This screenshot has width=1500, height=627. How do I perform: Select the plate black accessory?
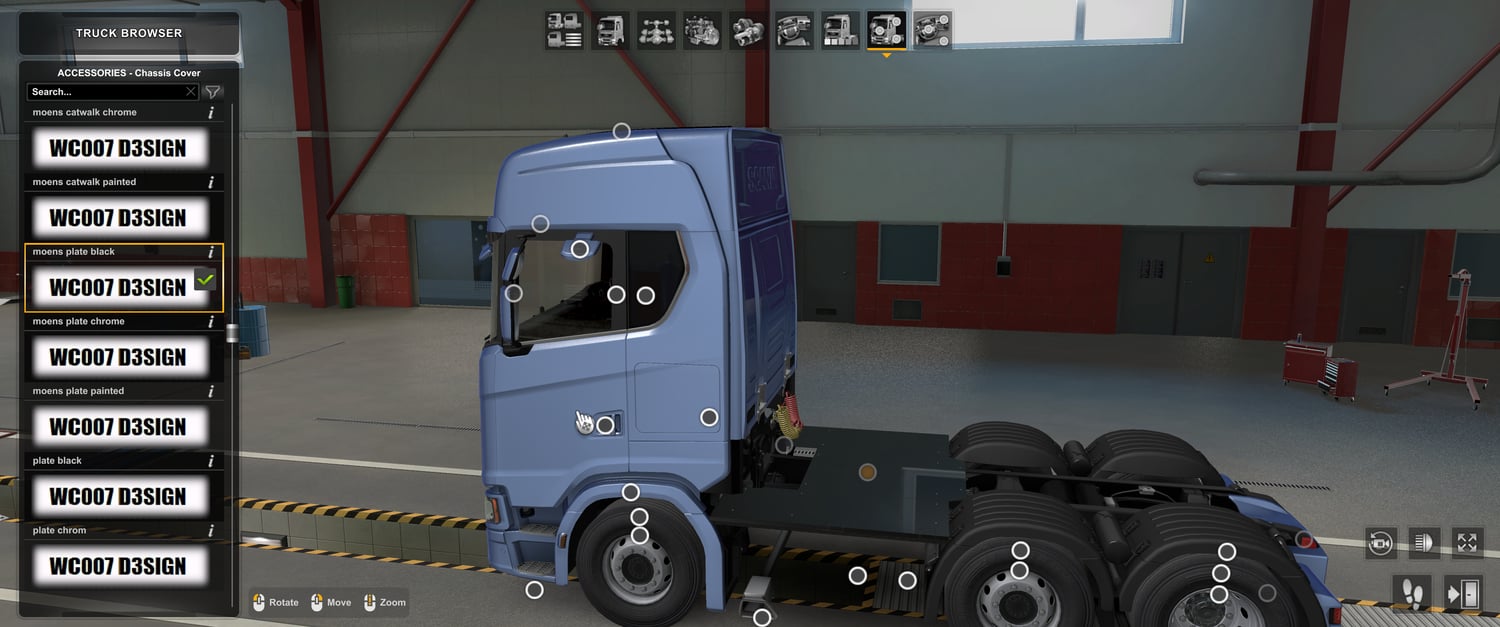(x=119, y=497)
